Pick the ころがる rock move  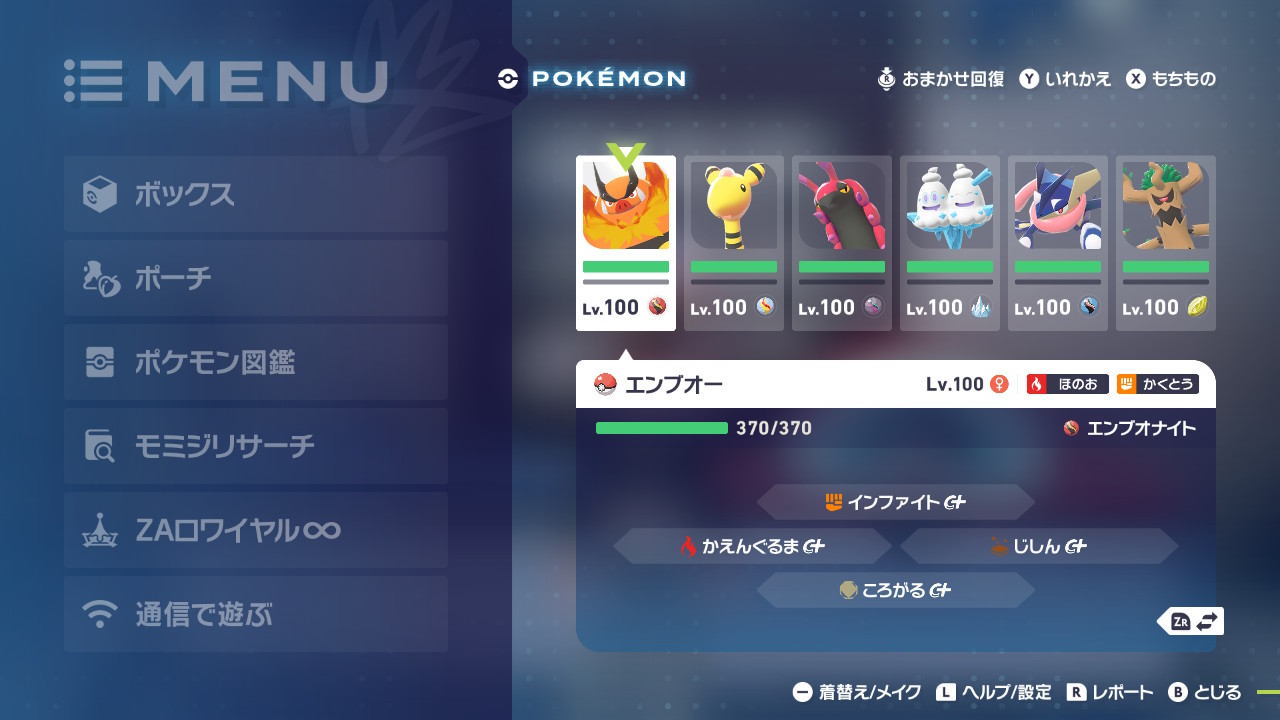point(895,590)
